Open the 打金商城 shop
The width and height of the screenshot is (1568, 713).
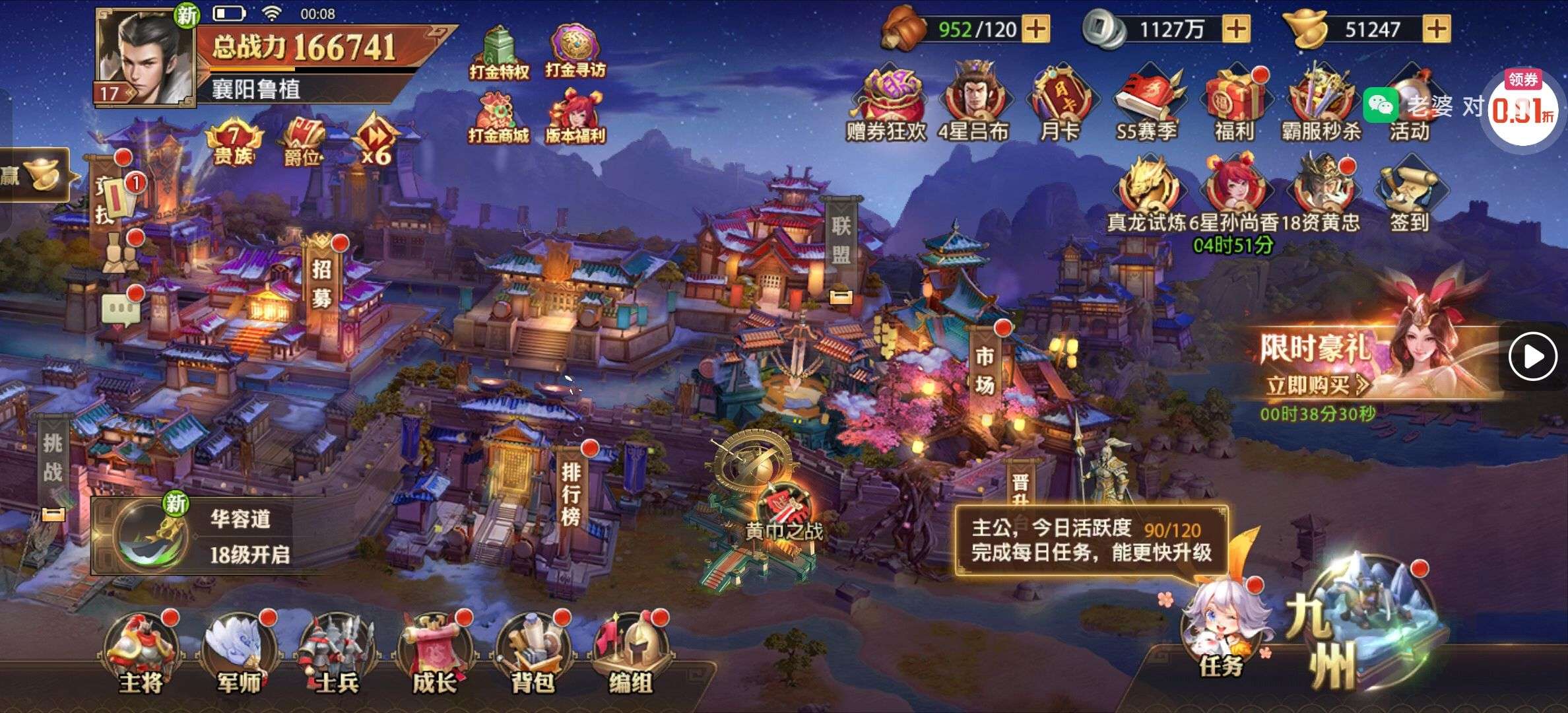[x=498, y=119]
